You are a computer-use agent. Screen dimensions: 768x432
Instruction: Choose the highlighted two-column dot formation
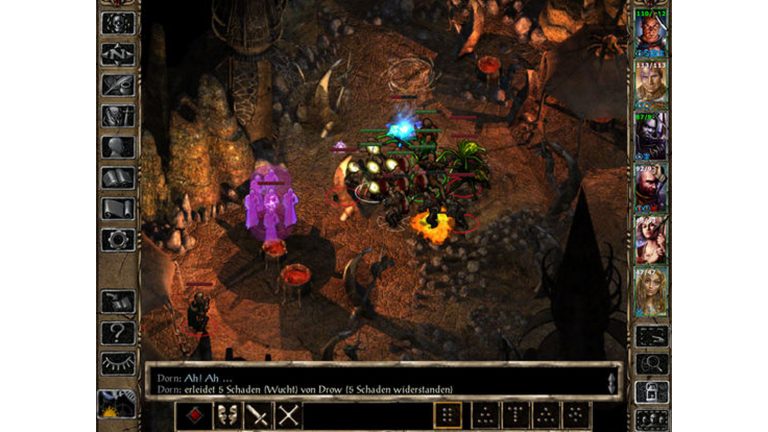coord(450,415)
